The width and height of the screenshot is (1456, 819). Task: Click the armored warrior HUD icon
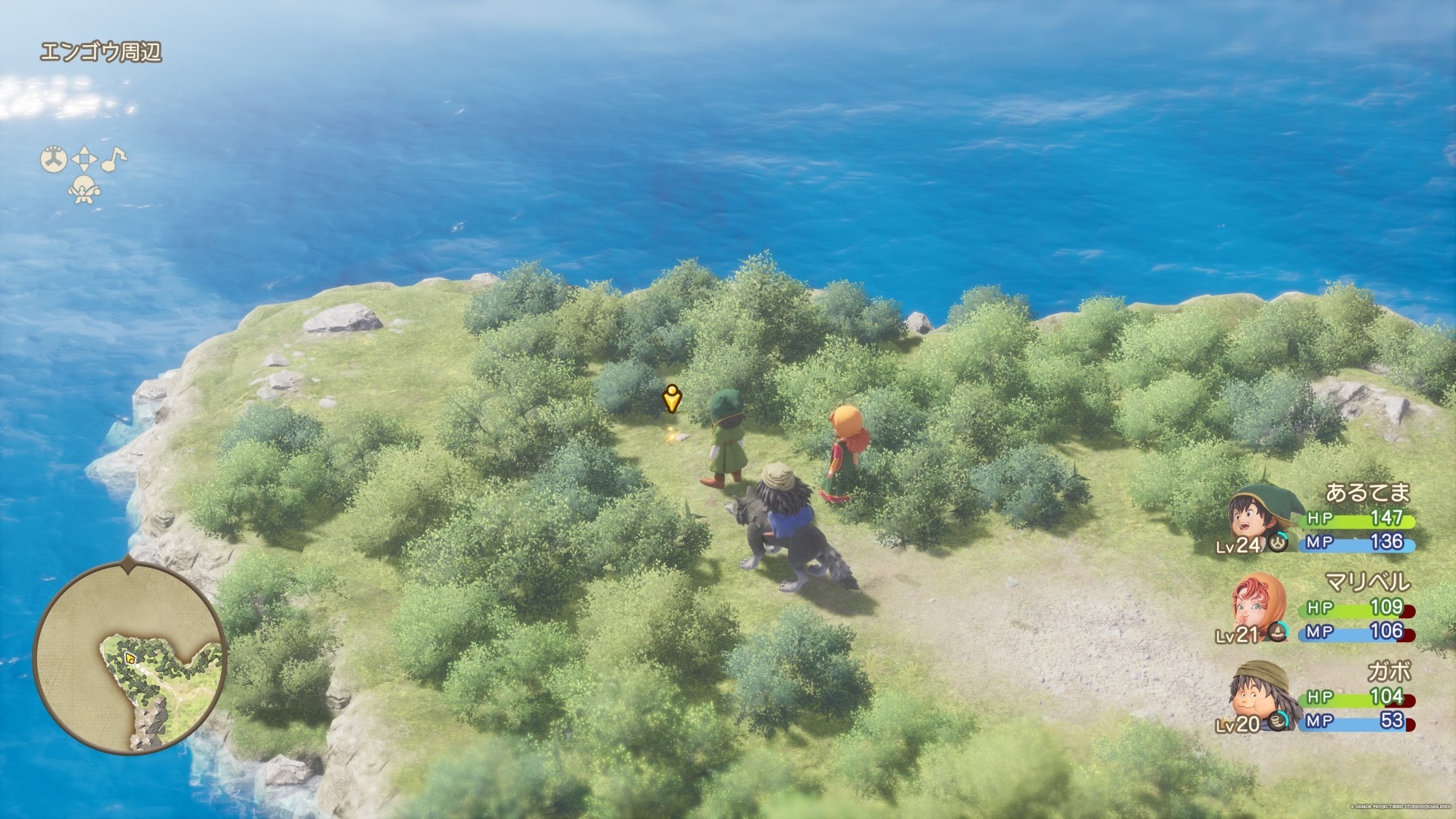click(84, 191)
